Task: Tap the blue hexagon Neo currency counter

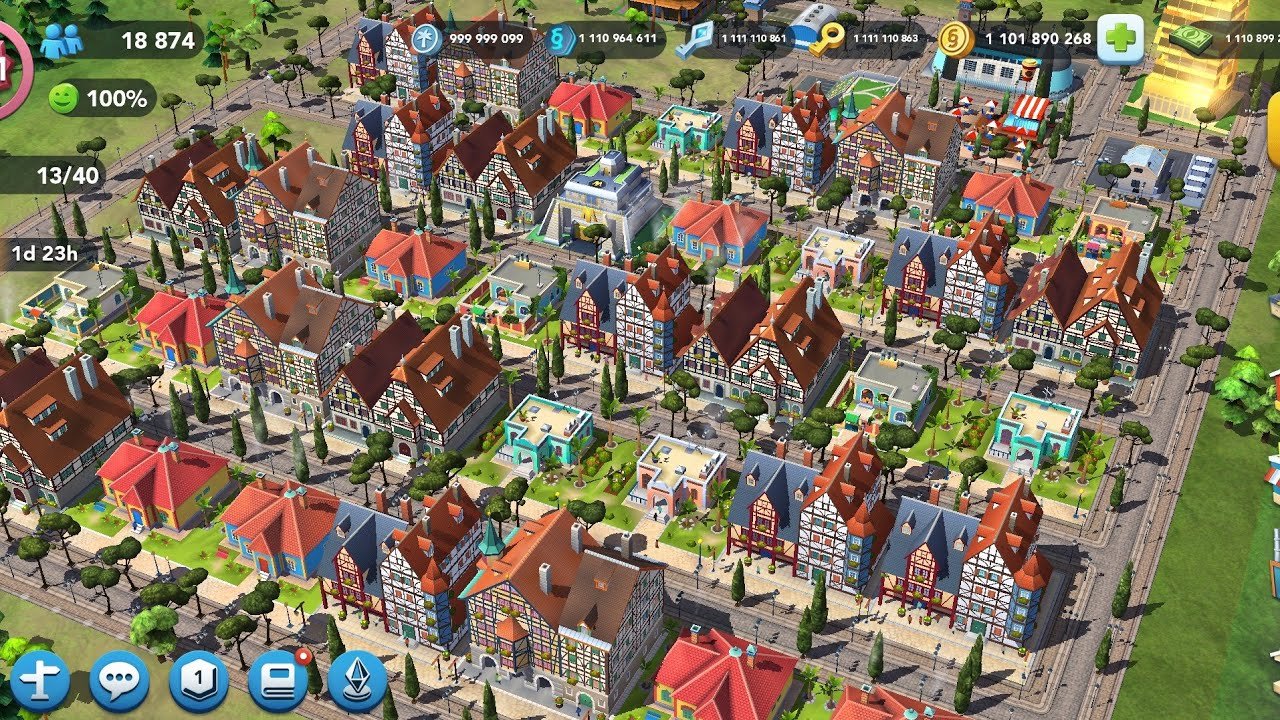Action: tap(606, 40)
